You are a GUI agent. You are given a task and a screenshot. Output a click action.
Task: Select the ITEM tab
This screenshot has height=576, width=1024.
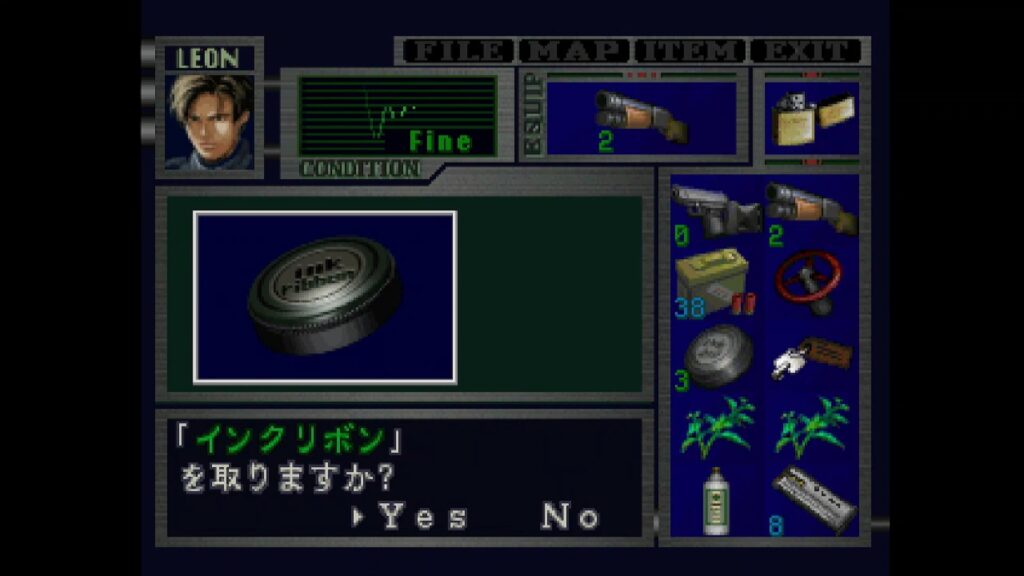click(690, 51)
